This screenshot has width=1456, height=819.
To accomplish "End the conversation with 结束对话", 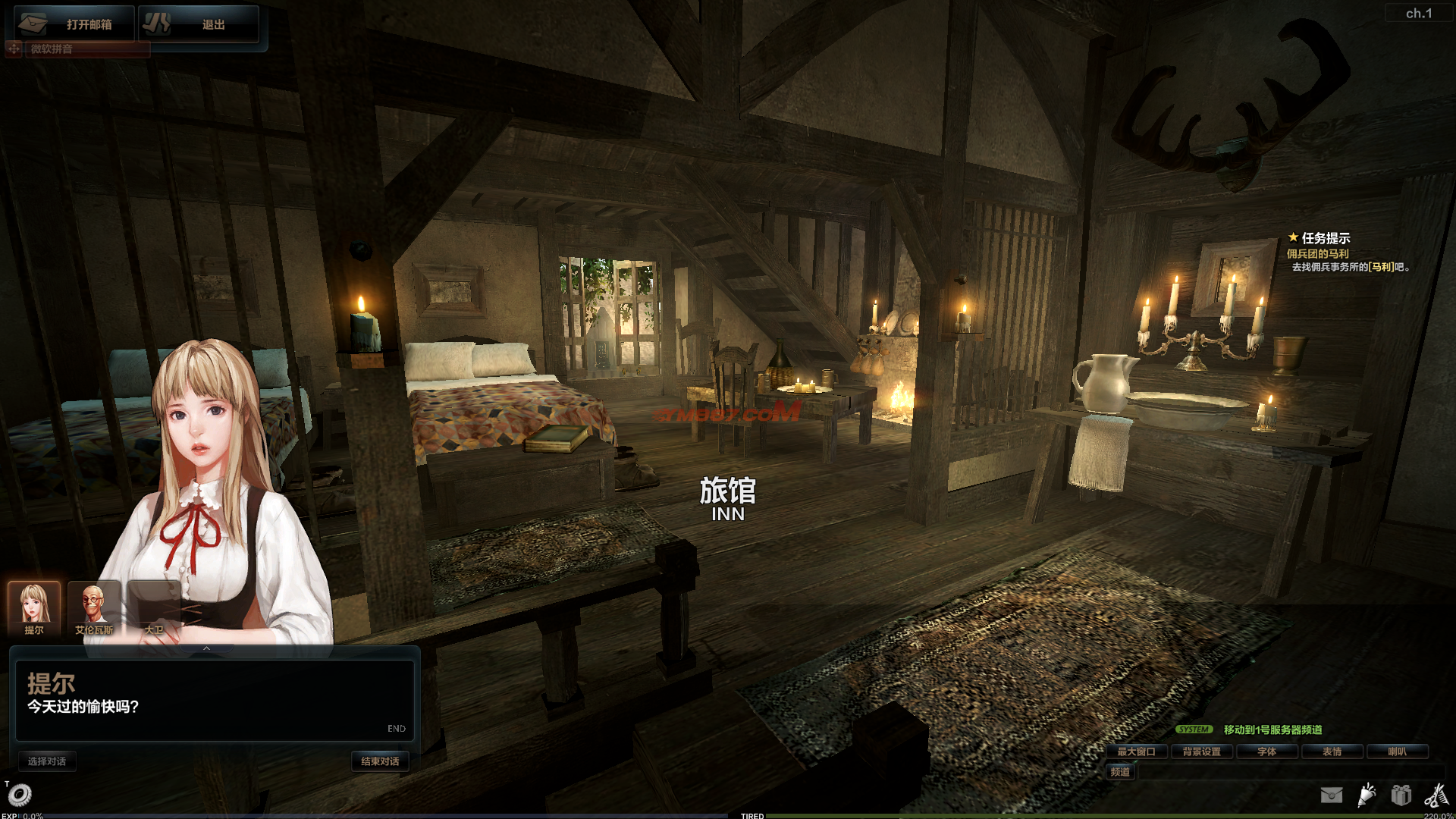I will click(x=380, y=761).
